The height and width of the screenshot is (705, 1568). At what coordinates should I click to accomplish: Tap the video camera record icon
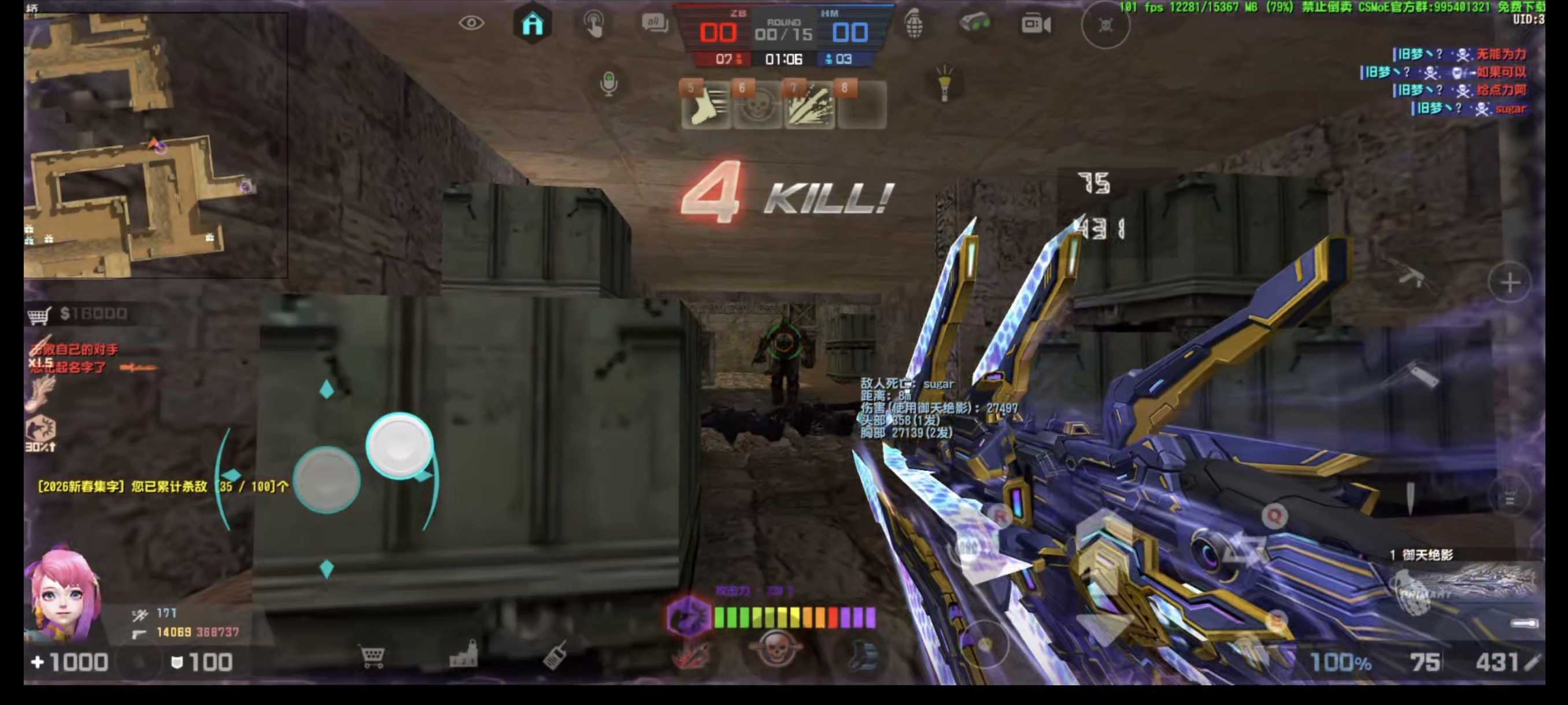click(1036, 24)
